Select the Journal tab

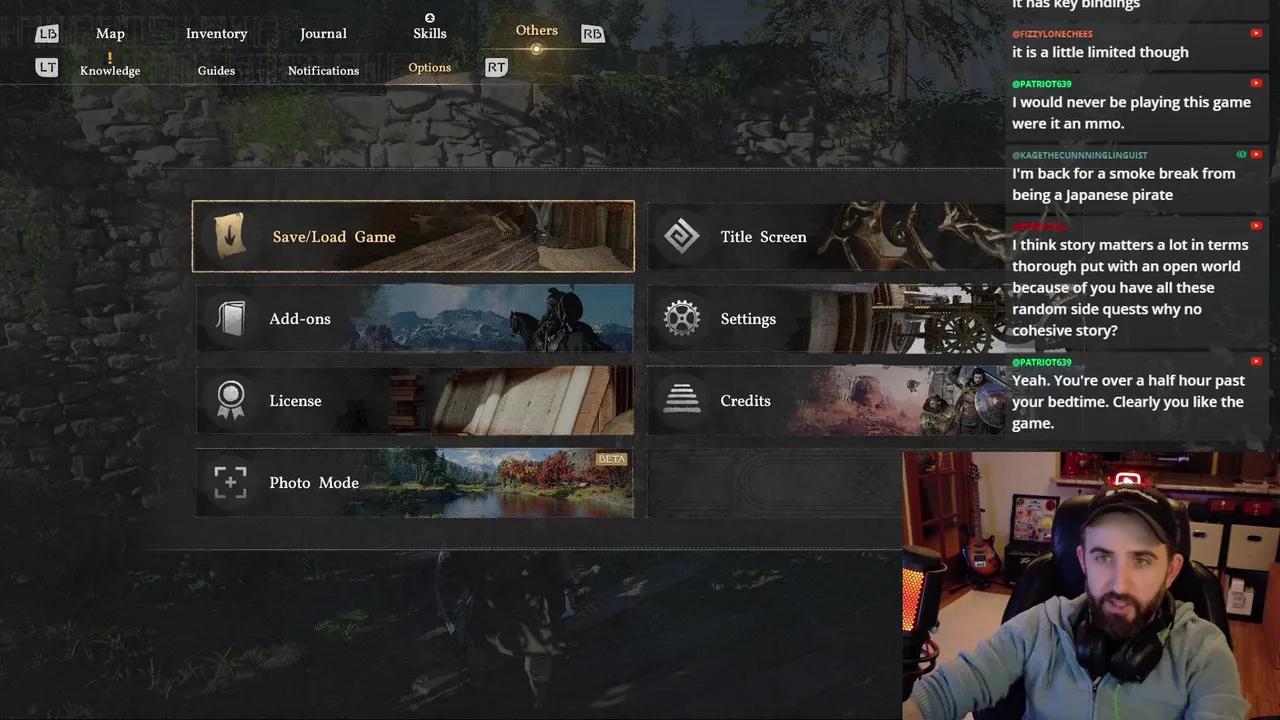(323, 33)
